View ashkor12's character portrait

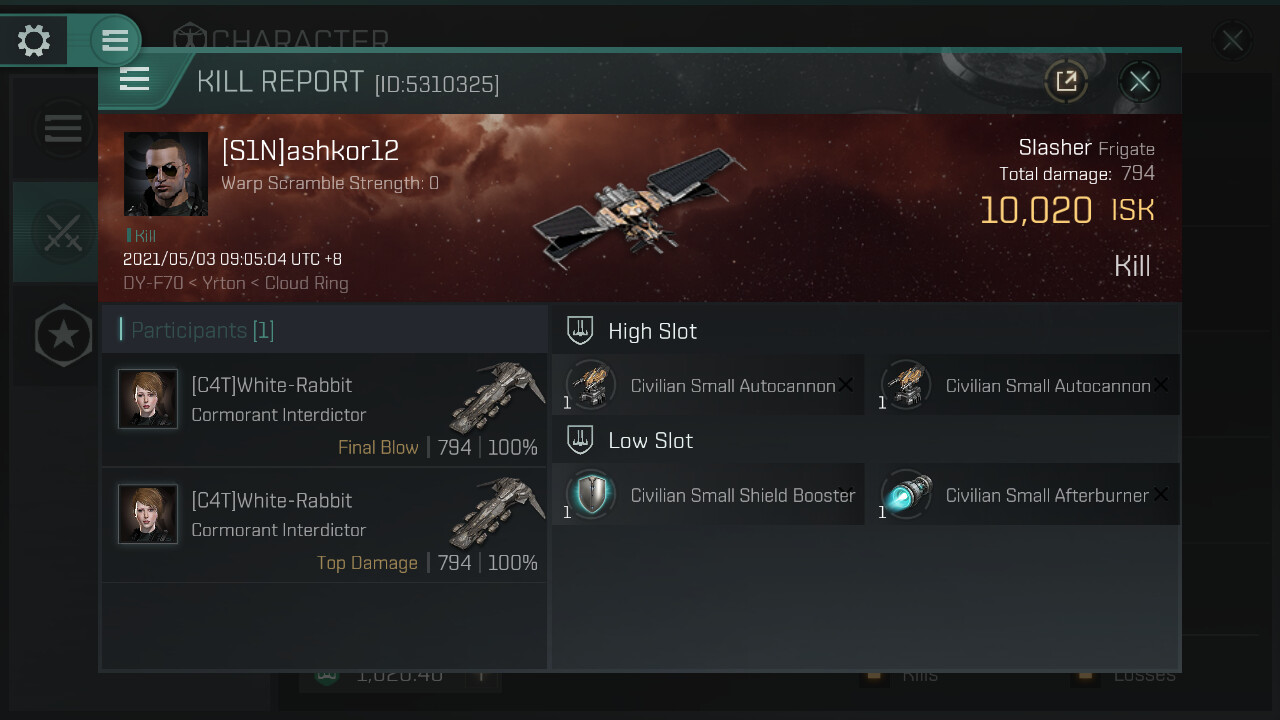pos(166,174)
